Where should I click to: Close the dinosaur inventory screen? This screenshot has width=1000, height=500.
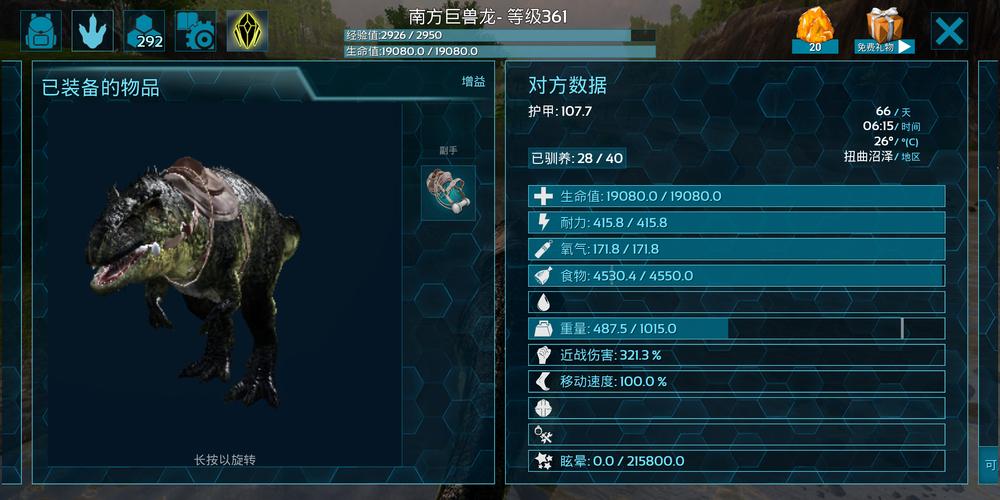[x=949, y=31]
